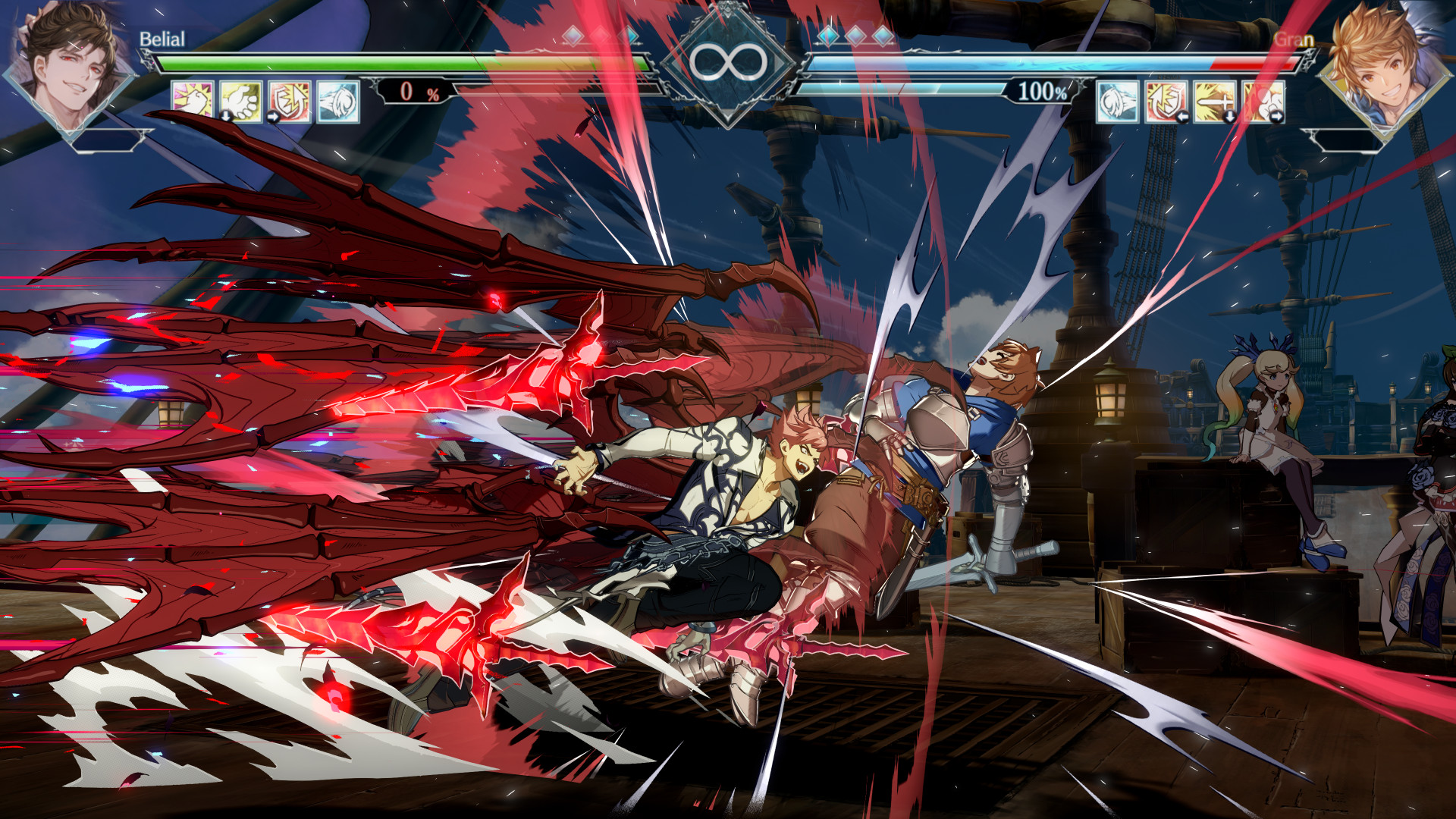1456x819 pixels.
Task: Click Gran's rightmost fist skill icon
Action: pyautogui.click(x=1264, y=102)
